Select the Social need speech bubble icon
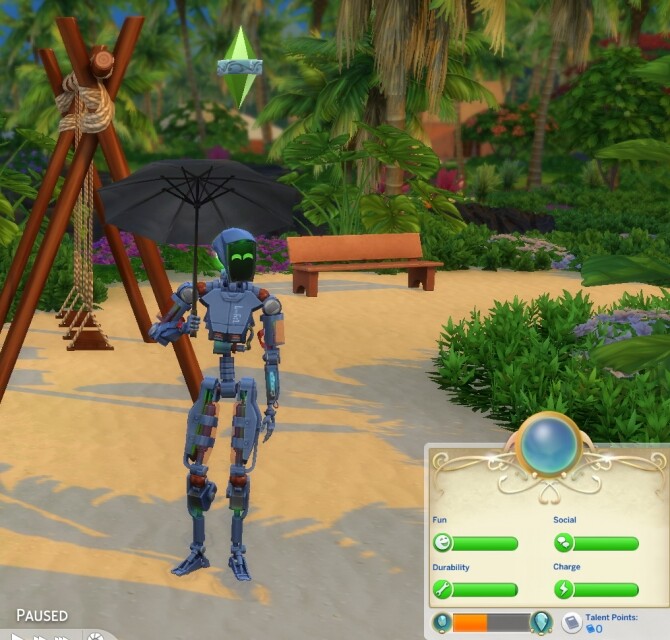Image resolution: width=670 pixels, height=640 pixels. (564, 543)
